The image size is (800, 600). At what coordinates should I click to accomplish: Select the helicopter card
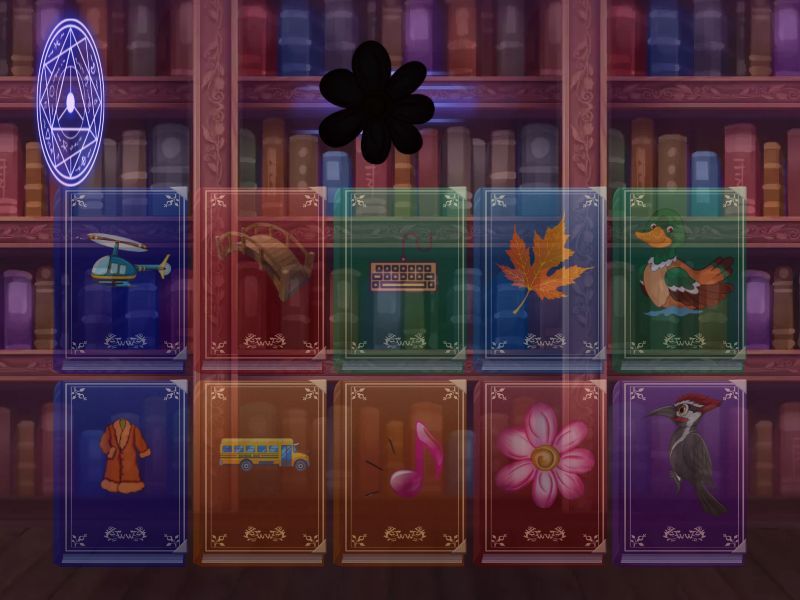[x=125, y=273]
